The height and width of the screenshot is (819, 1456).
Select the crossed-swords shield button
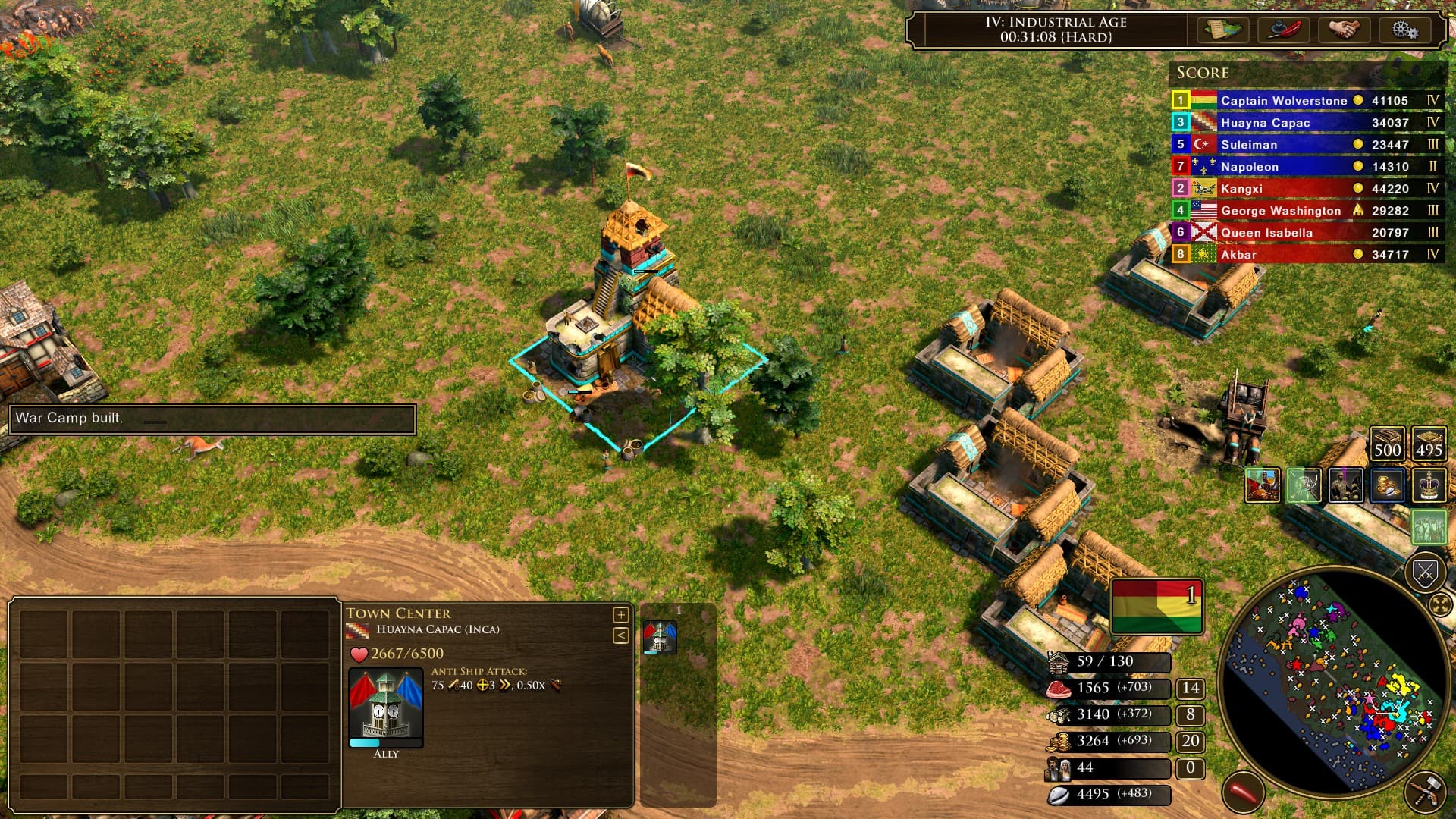pos(1425,571)
